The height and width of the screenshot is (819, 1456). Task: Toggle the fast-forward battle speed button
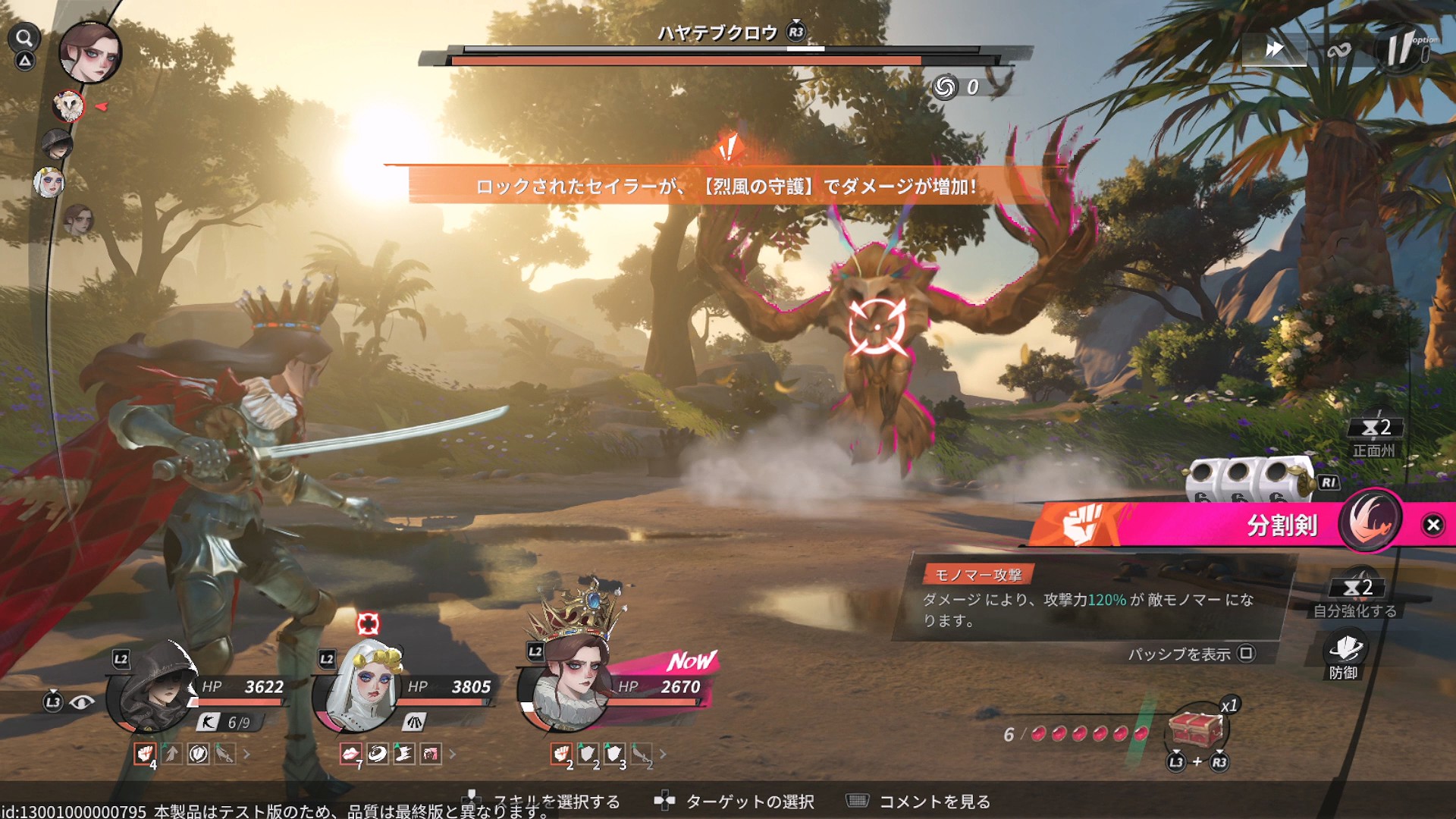coord(1274,50)
